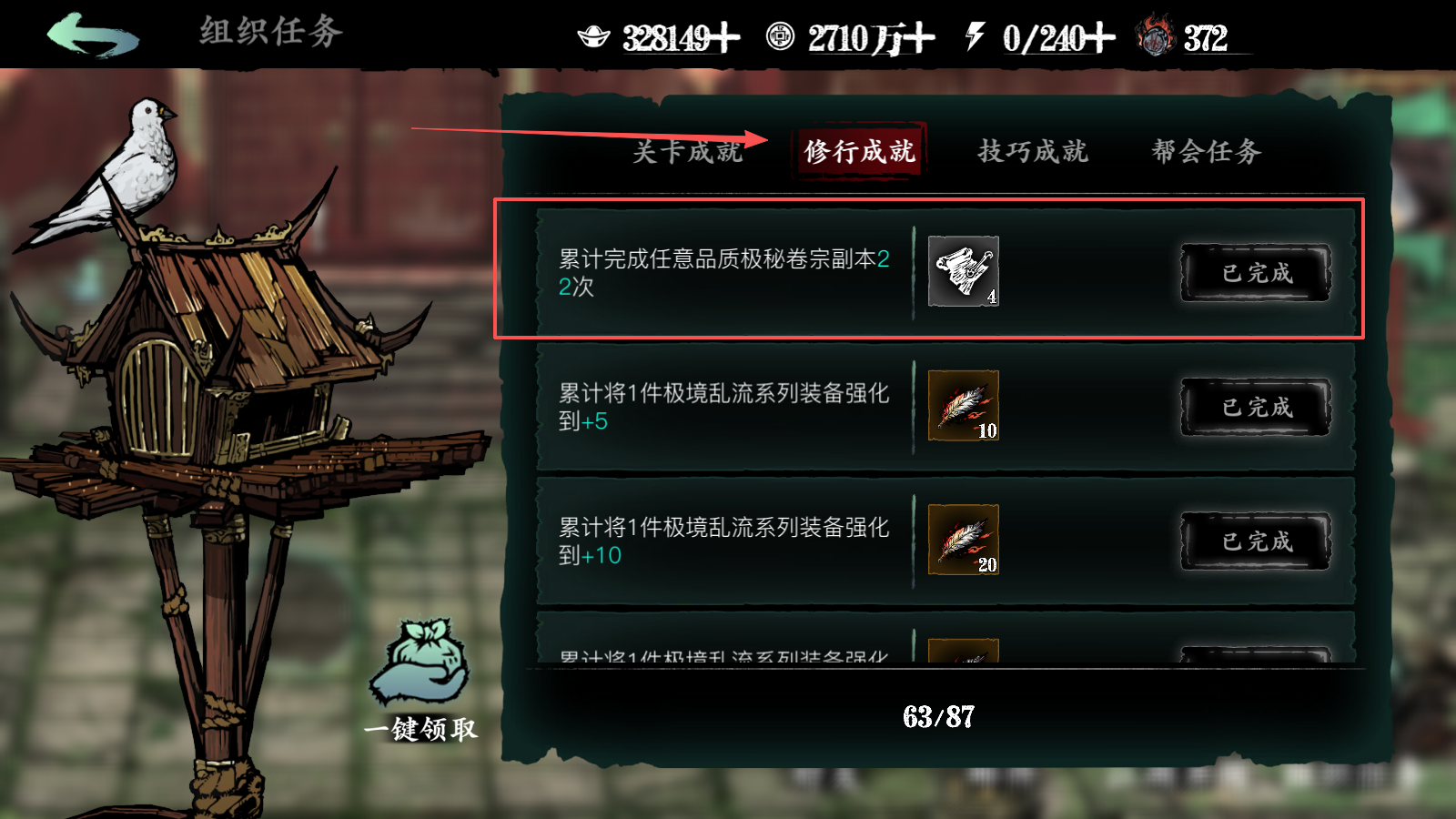Screen dimensions: 1456x819
Task: Click the lightning energy icon
Action: coord(976,38)
